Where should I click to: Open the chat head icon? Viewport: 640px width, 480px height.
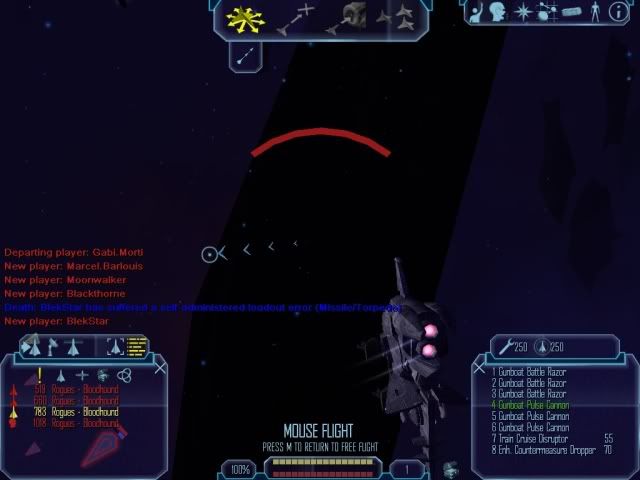[500, 12]
